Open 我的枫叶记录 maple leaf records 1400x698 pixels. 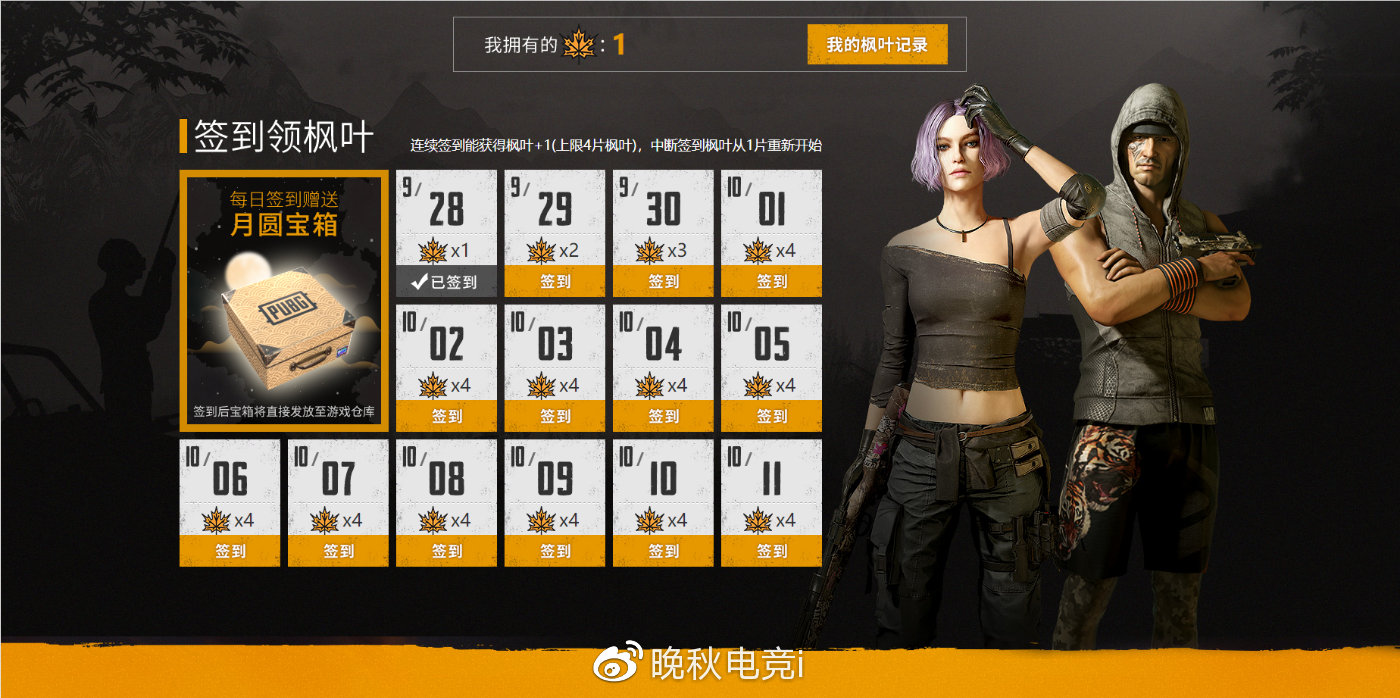tap(877, 45)
